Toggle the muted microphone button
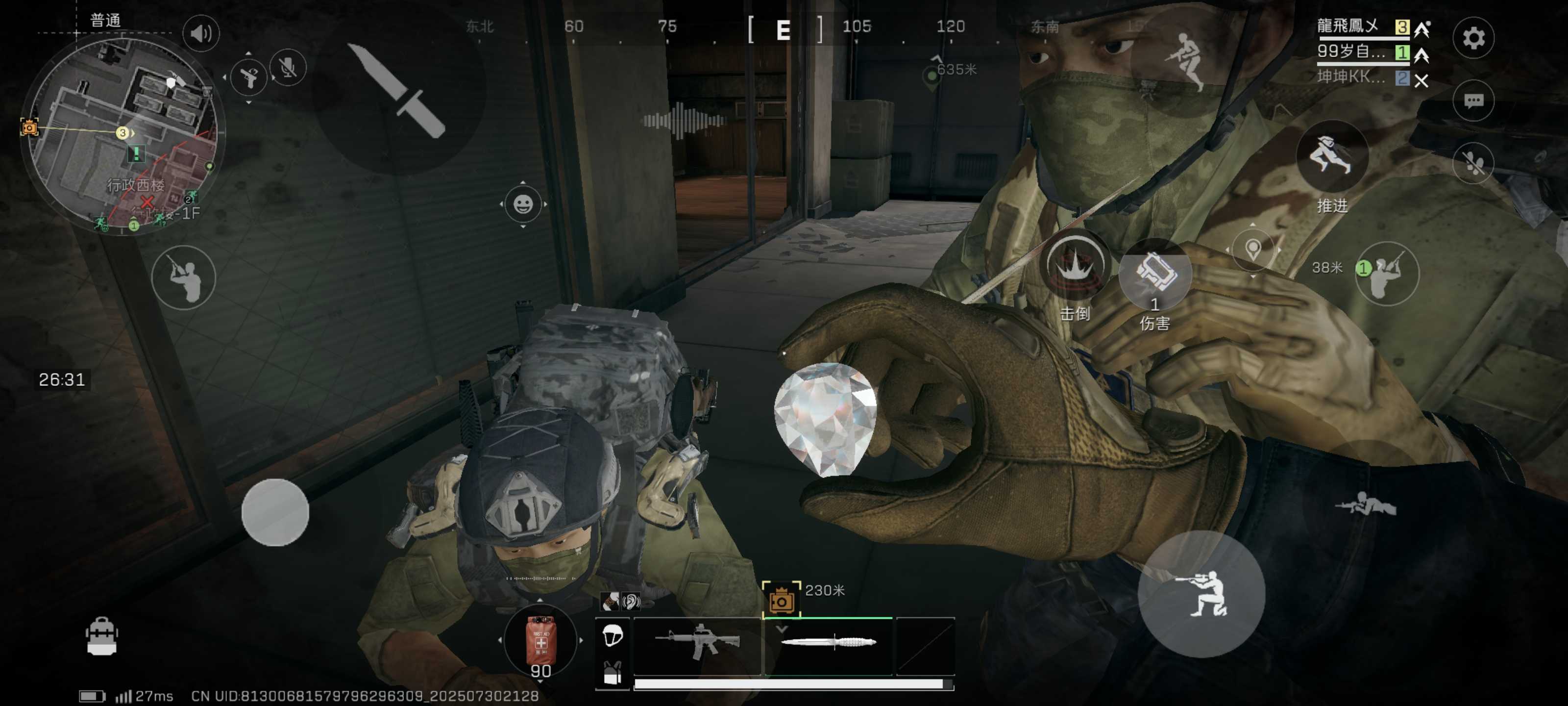Viewport: 1568px width, 706px height. 287,67
